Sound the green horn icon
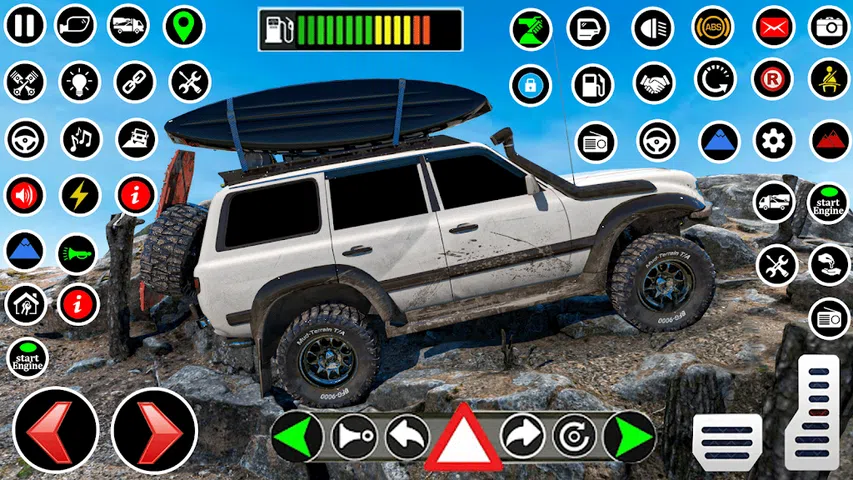The height and width of the screenshot is (480, 853). (x=77, y=254)
